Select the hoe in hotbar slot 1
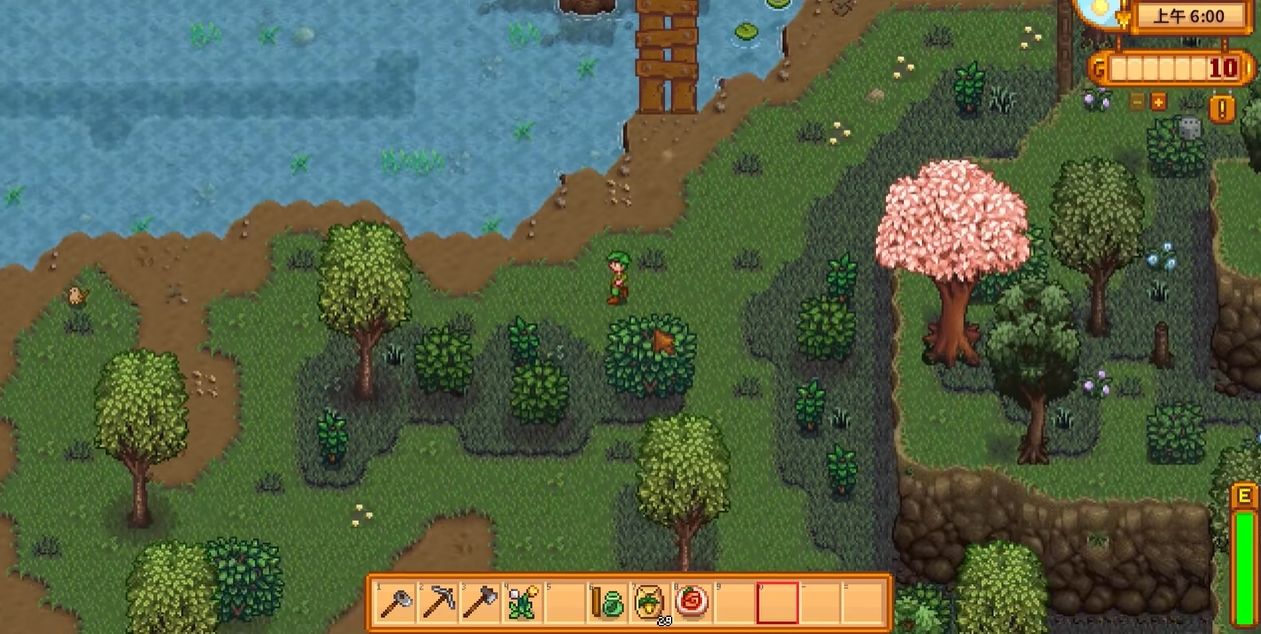This screenshot has width=1261, height=634. pos(396,602)
